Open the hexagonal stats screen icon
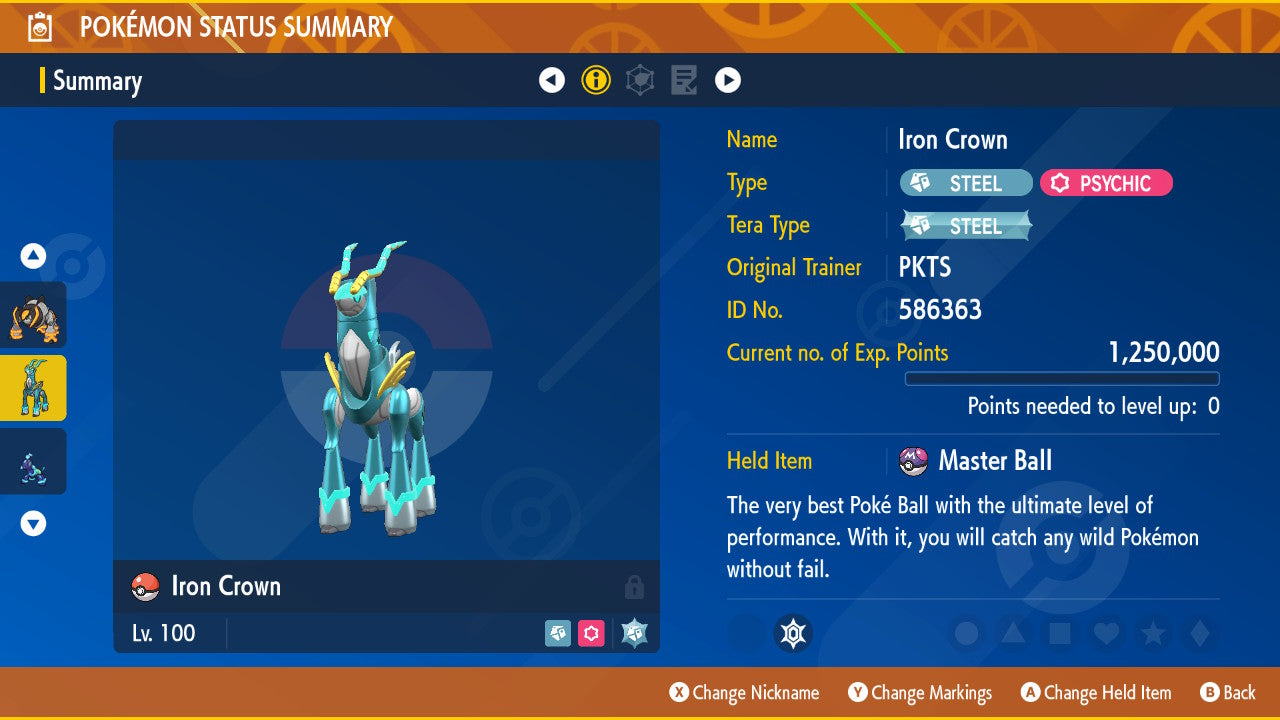This screenshot has width=1280, height=720. coord(640,80)
